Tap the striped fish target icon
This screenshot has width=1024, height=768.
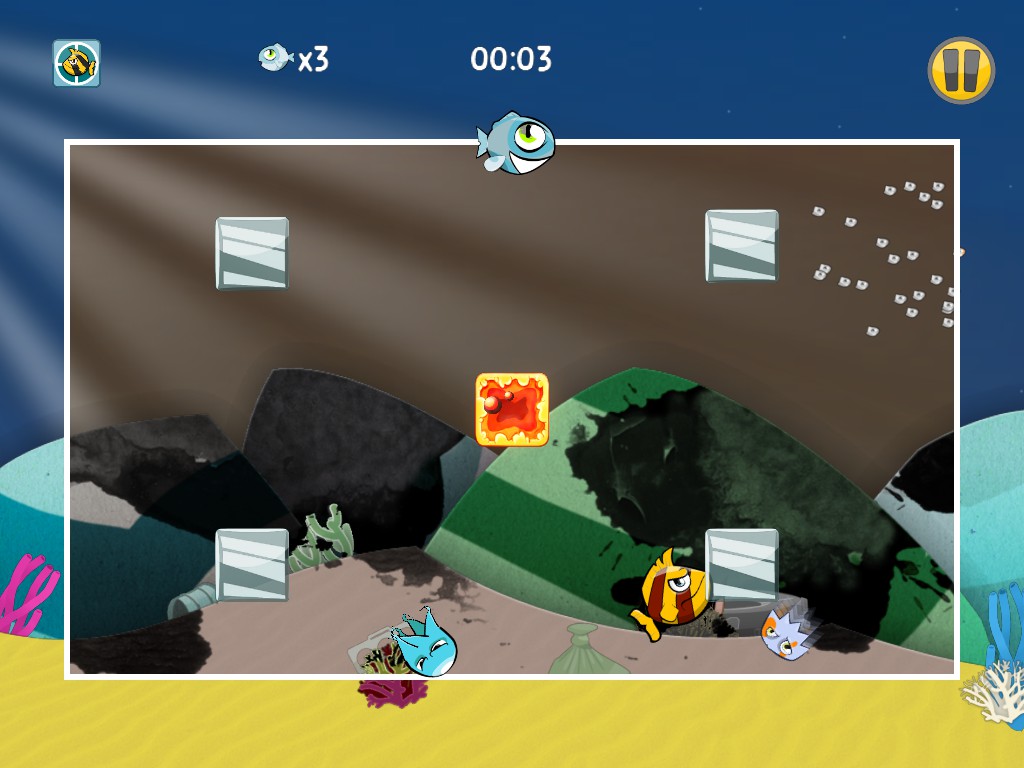tap(76, 63)
